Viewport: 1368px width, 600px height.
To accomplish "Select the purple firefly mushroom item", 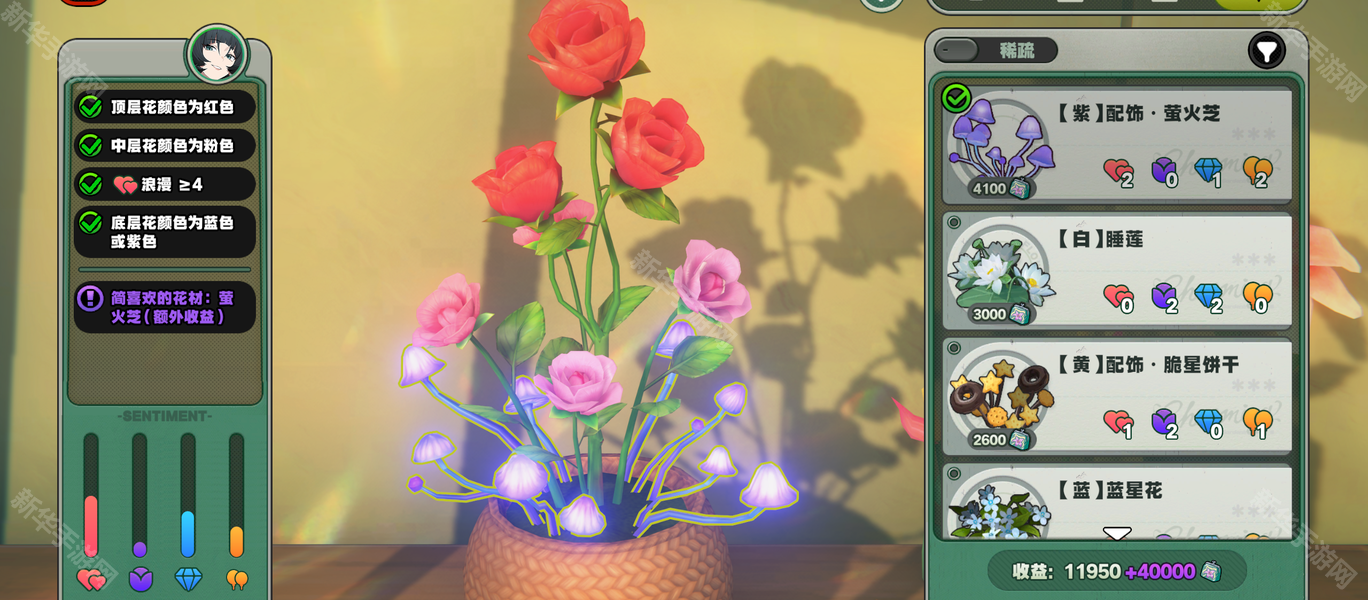I will click(x=1117, y=144).
